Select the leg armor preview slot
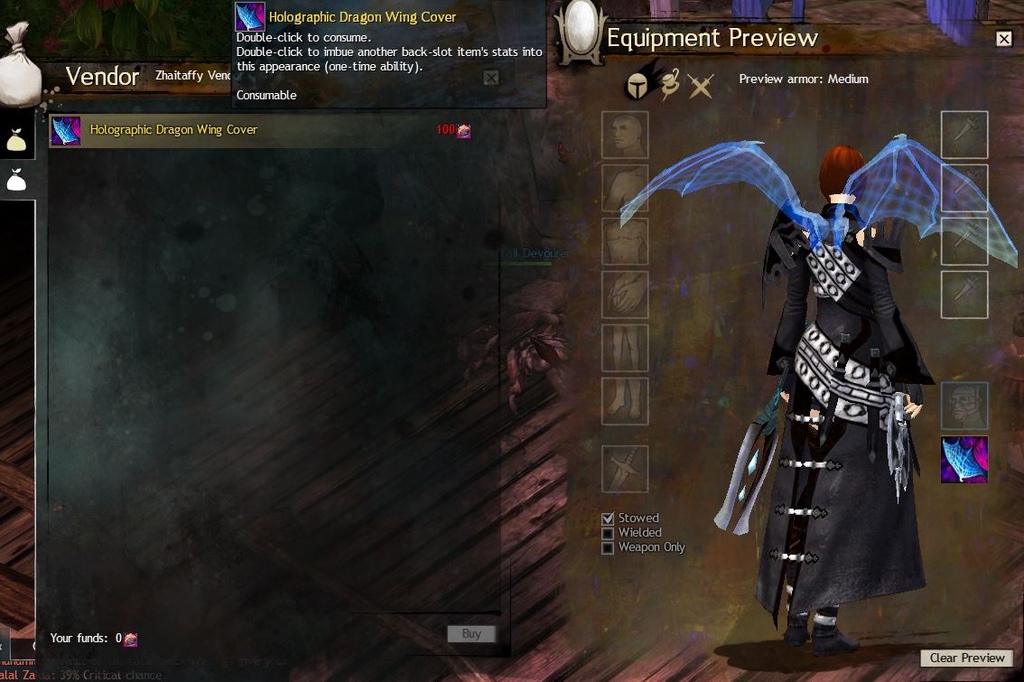This screenshot has width=1024, height=682. (625, 347)
